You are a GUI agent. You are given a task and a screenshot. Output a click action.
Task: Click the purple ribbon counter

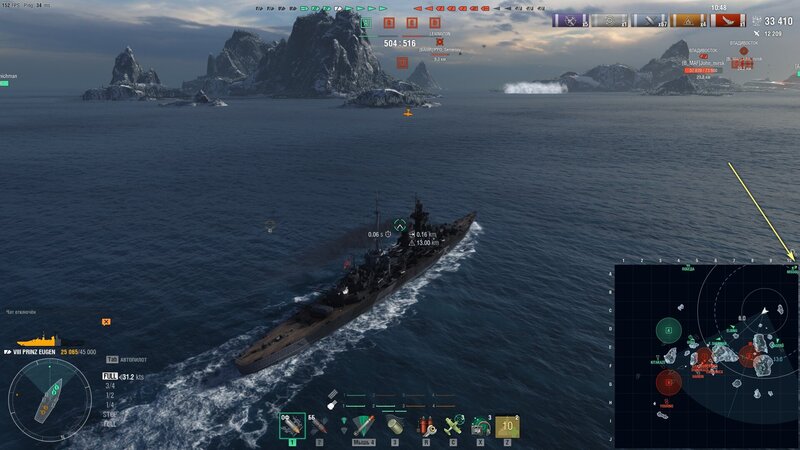(569, 20)
